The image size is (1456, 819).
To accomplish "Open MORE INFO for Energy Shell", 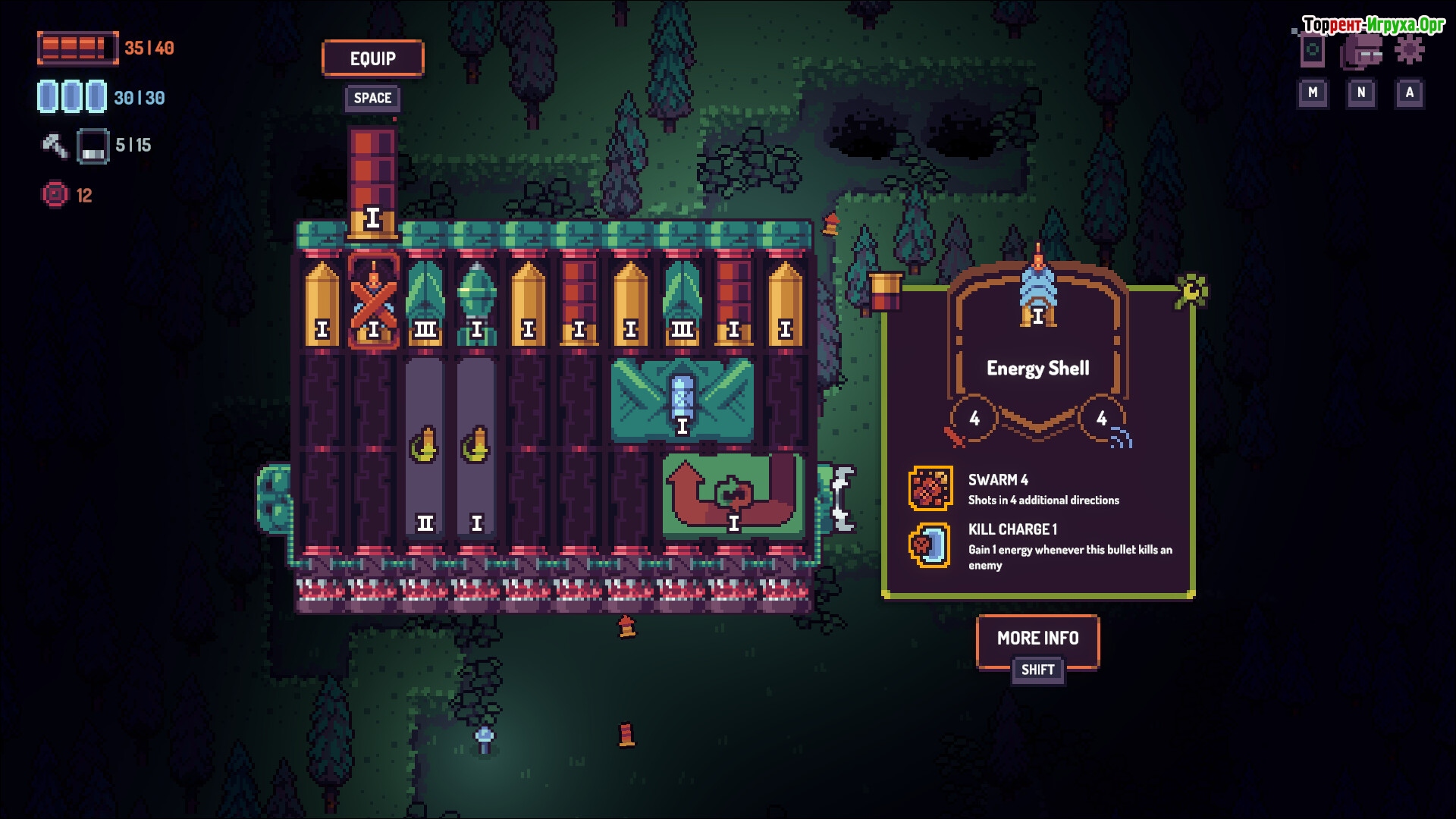I will pos(1037,639).
